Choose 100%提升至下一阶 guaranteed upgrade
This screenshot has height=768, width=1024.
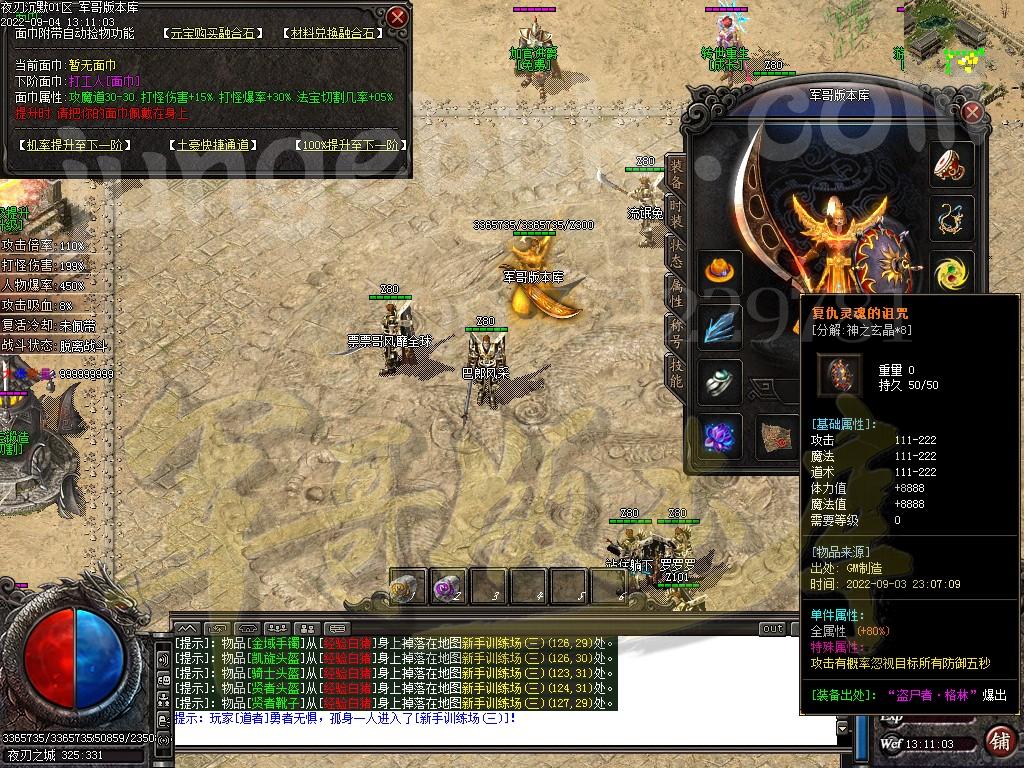pos(350,145)
